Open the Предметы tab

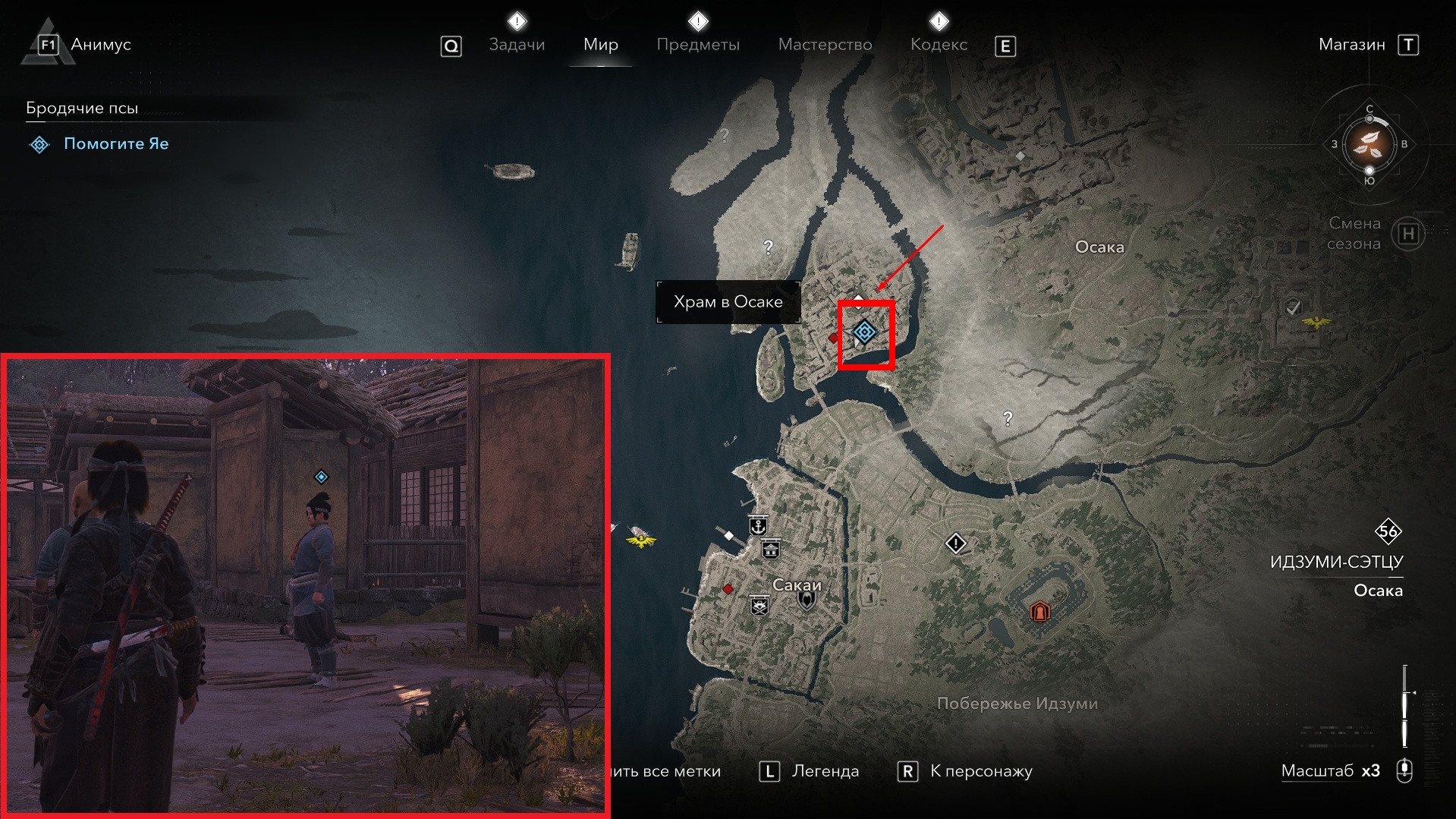[697, 44]
